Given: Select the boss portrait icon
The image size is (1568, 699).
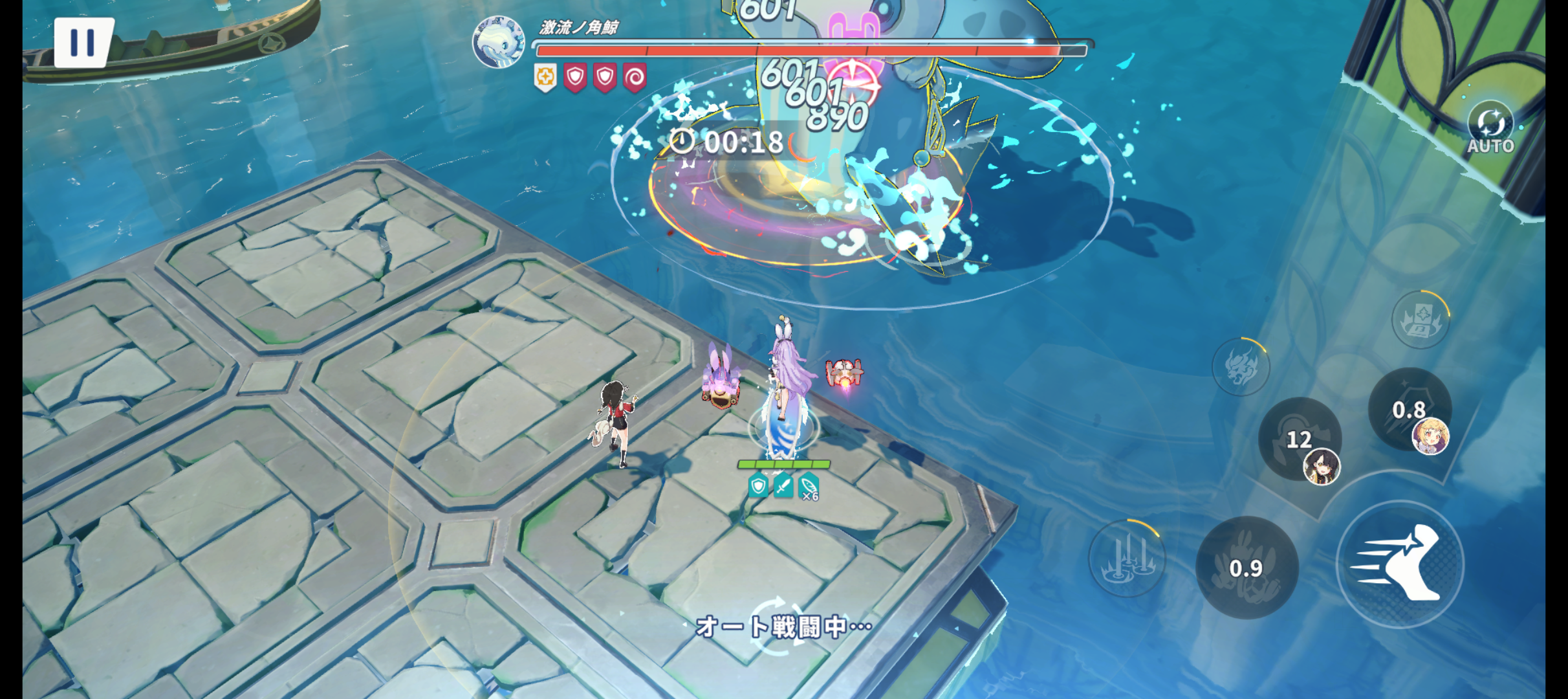Looking at the screenshot, I should pyautogui.click(x=498, y=42).
